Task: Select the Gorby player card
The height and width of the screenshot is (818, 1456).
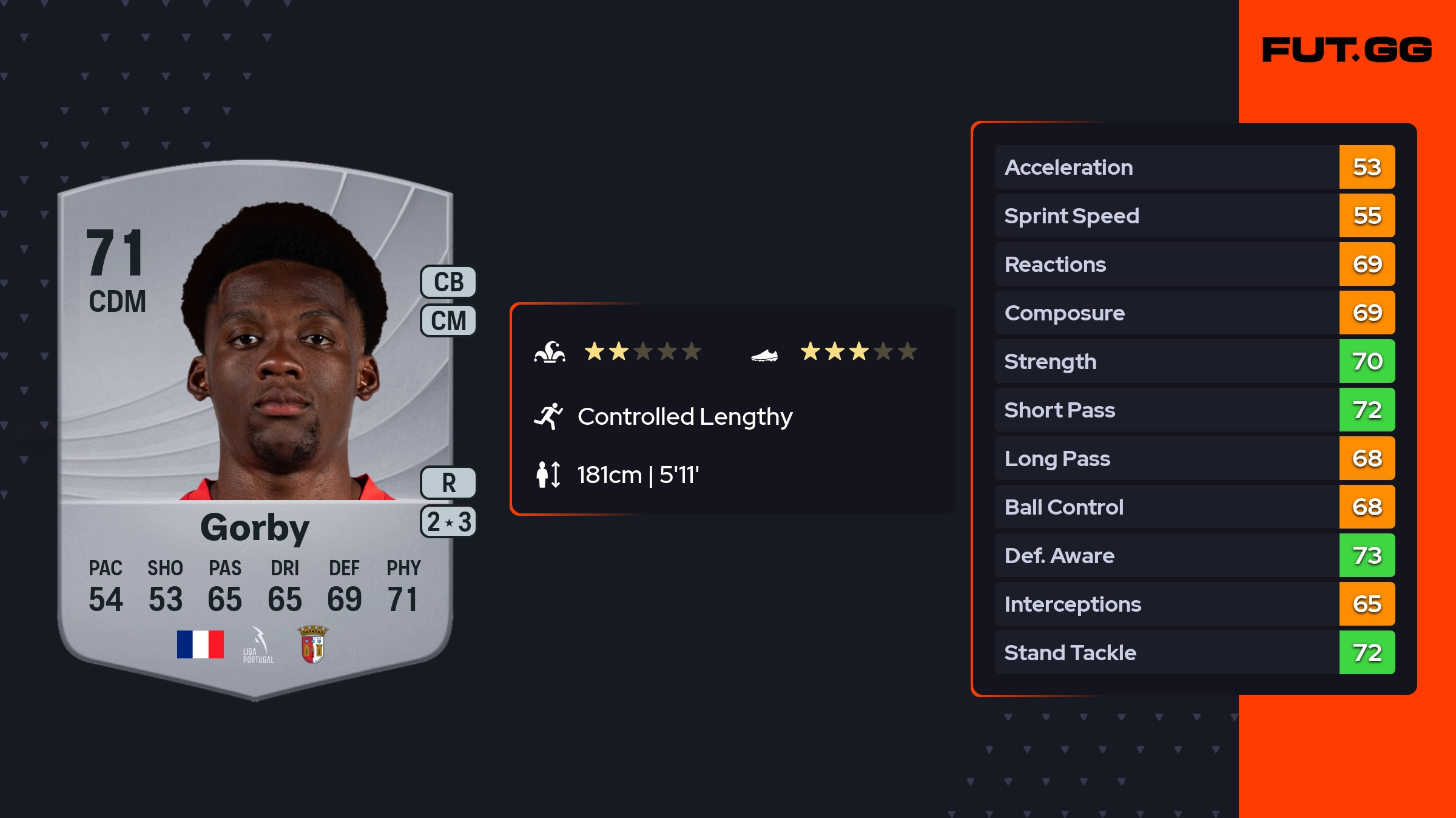Action: (x=255, y=425)
